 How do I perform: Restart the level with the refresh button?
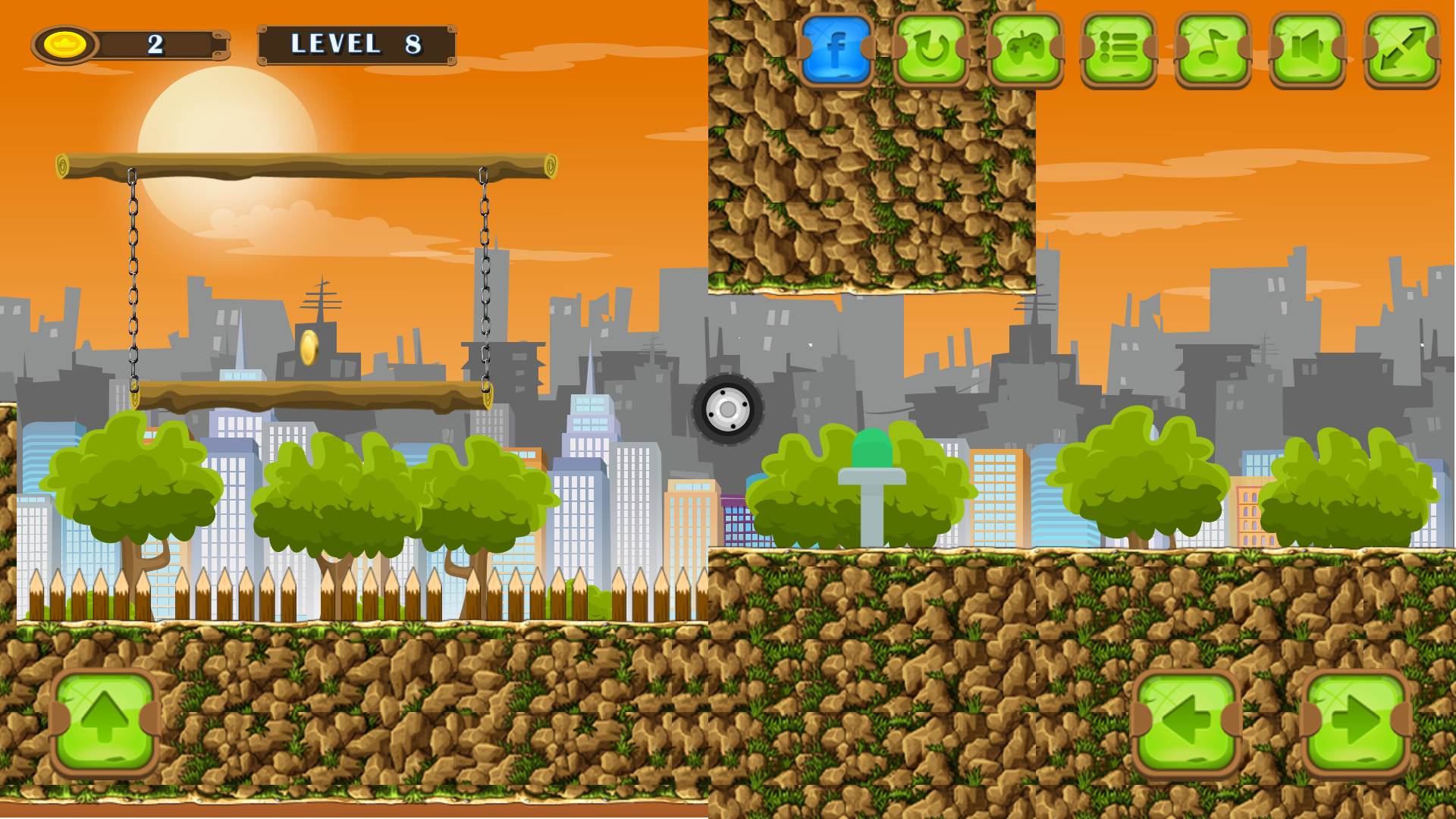(x=930, y=49)
